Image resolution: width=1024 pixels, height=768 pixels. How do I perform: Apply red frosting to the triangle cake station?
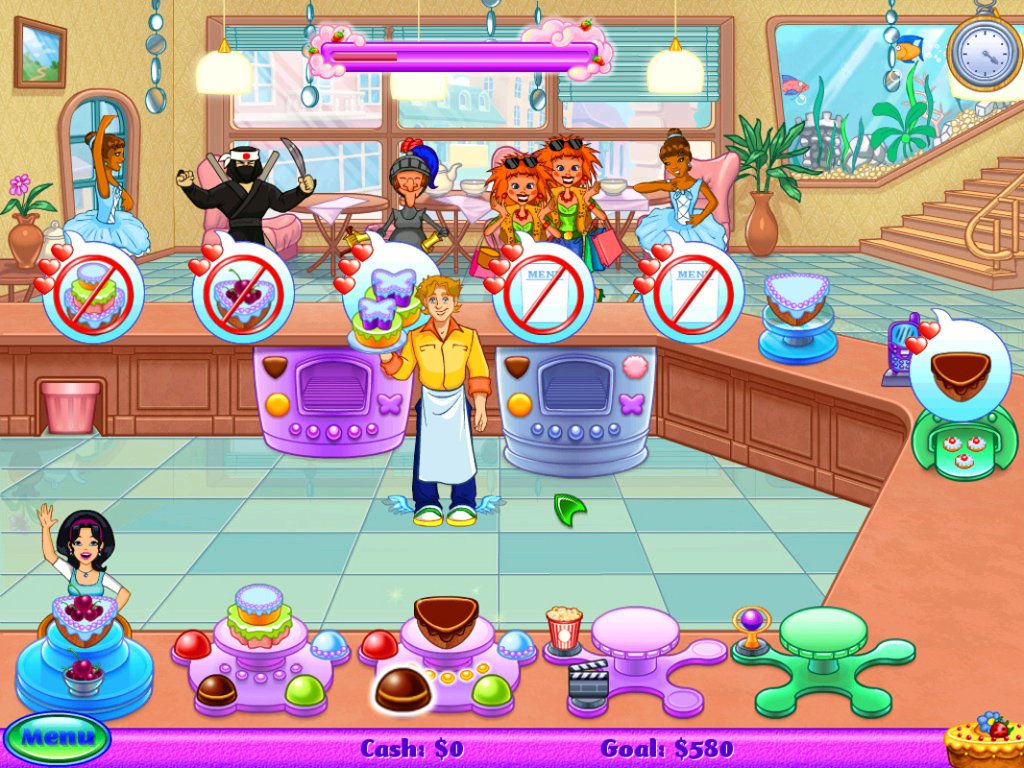coord(378,645)
